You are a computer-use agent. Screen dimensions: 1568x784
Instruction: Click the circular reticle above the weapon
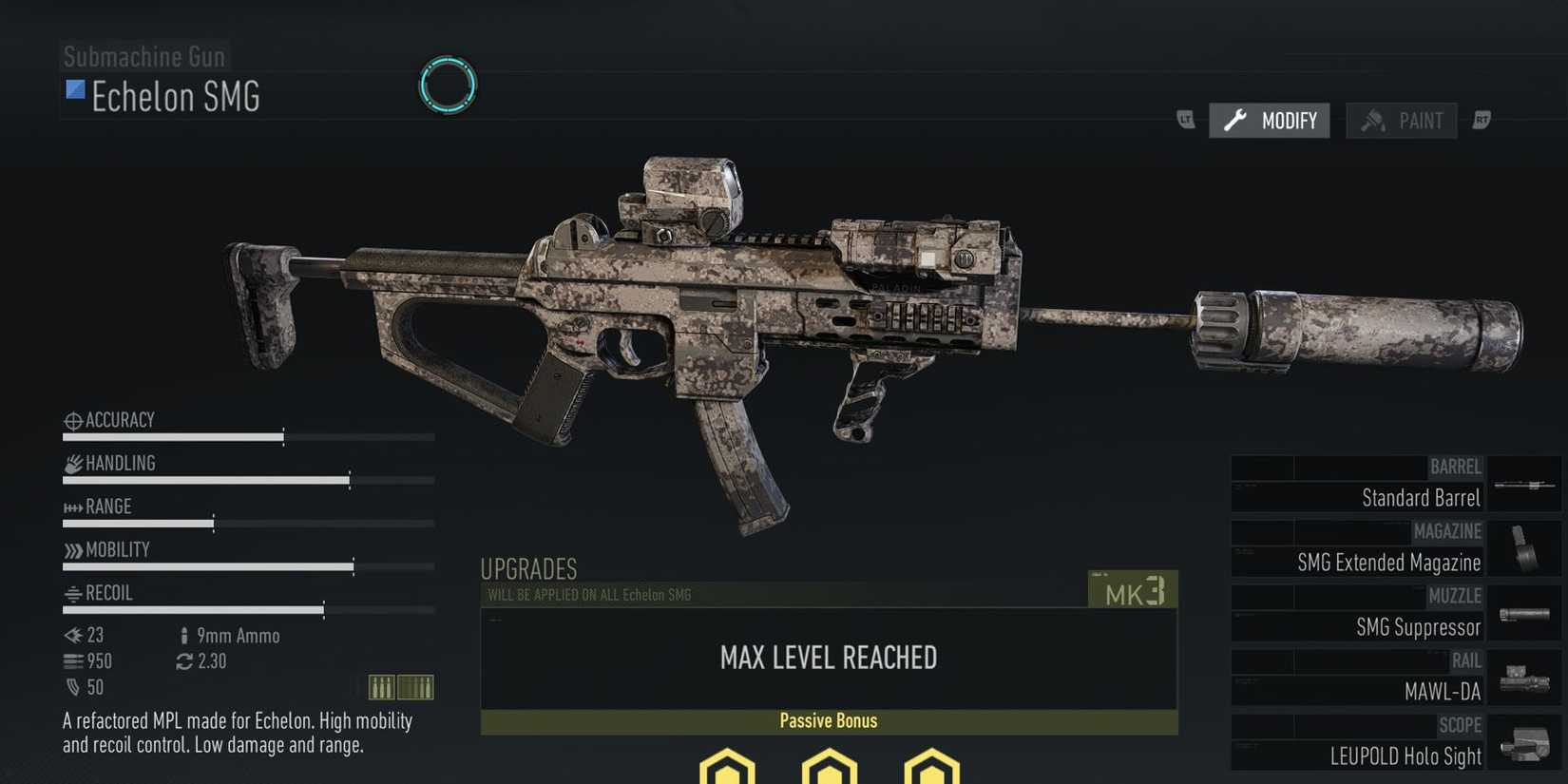coord(447,85)
